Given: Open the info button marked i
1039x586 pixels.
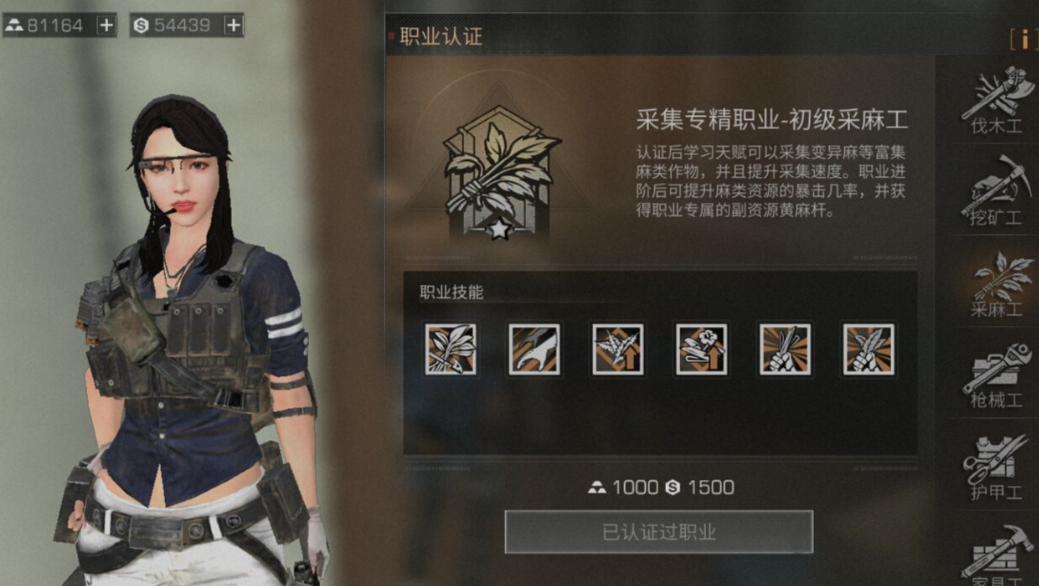Looking at the screenshot, I should [1023, 39].
